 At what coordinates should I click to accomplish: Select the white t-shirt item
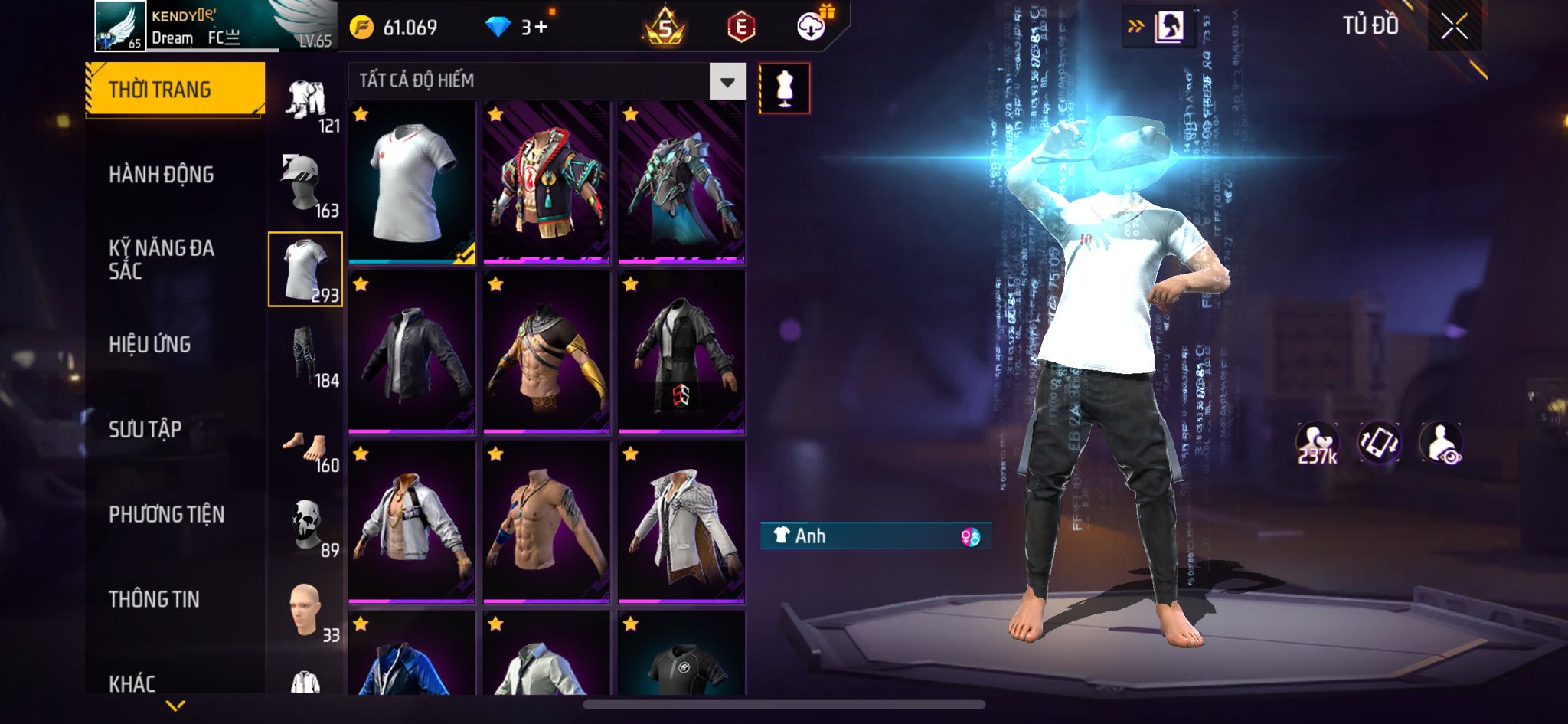412,184
